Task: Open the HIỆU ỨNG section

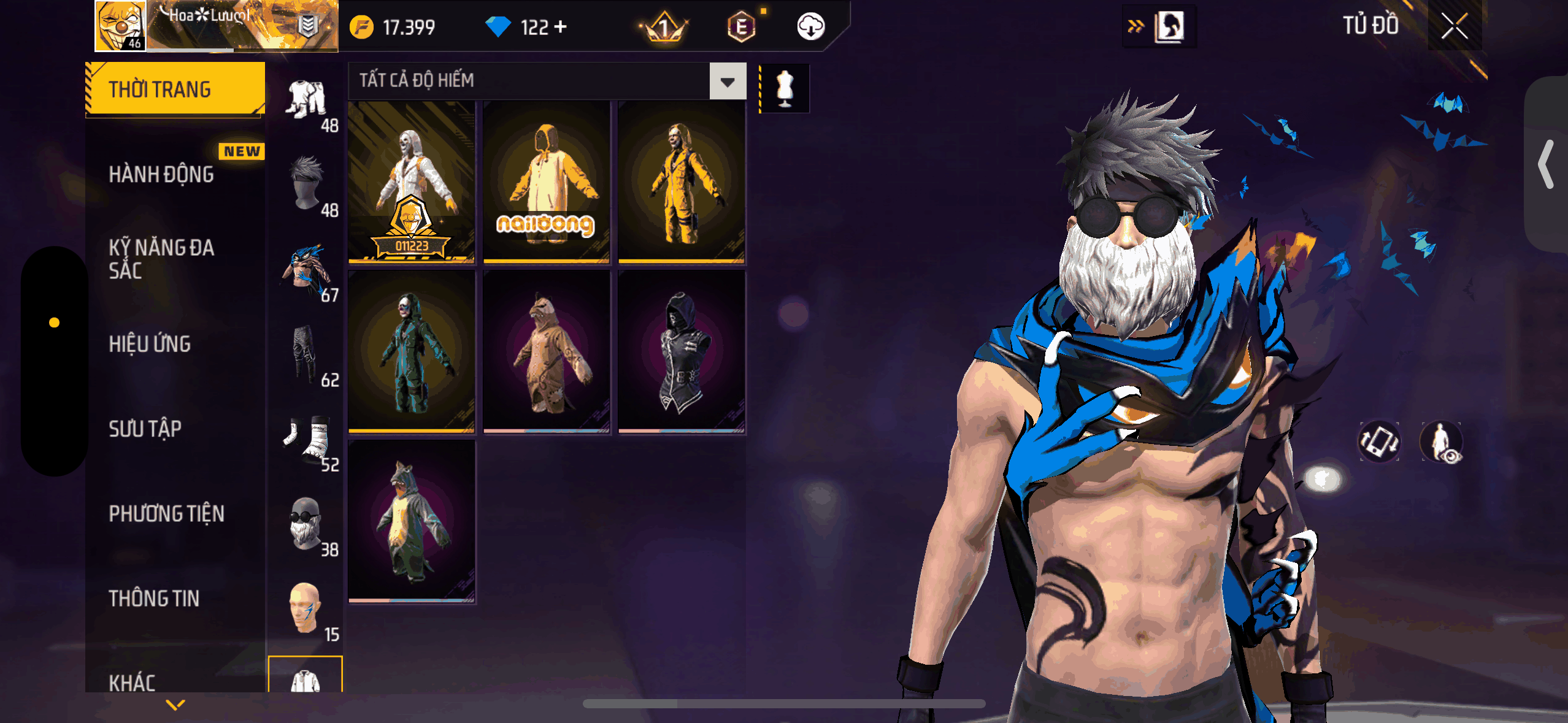Action: [150, 344]
